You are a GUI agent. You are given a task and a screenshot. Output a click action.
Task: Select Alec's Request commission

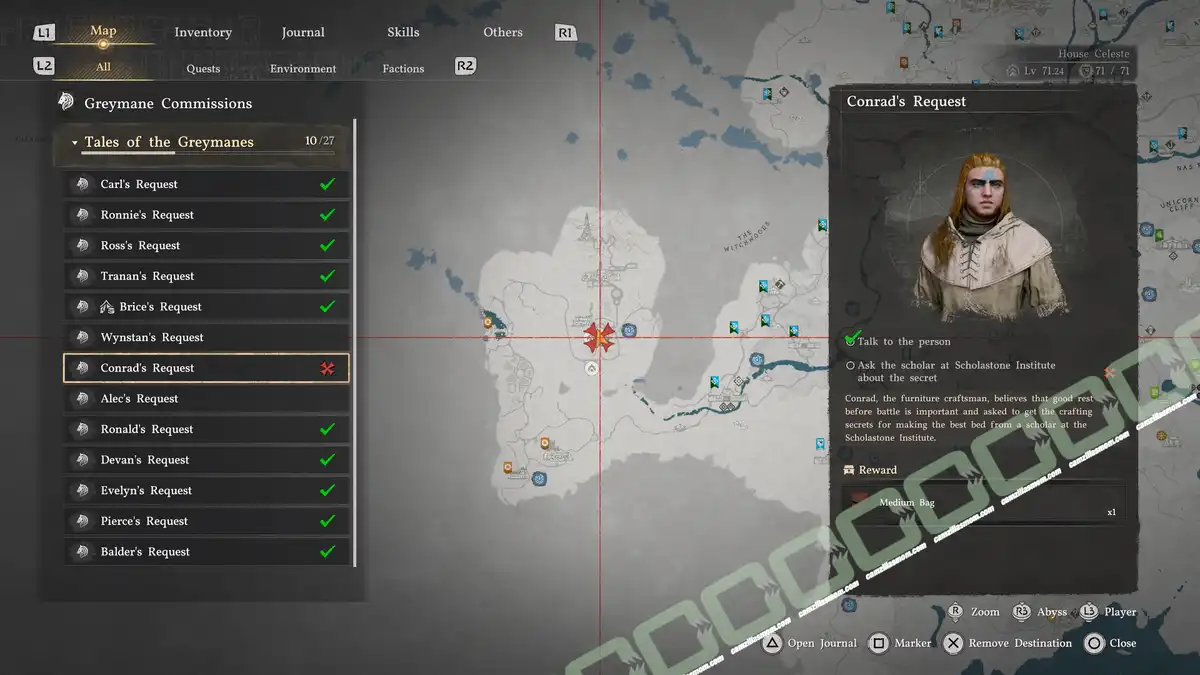(x=206, y=399)
